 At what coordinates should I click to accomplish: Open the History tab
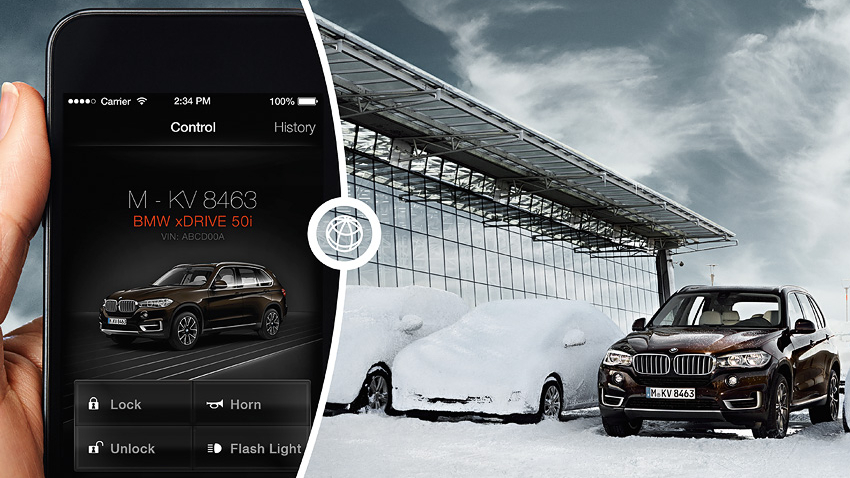pyautogui.click(x=294, y=127)
